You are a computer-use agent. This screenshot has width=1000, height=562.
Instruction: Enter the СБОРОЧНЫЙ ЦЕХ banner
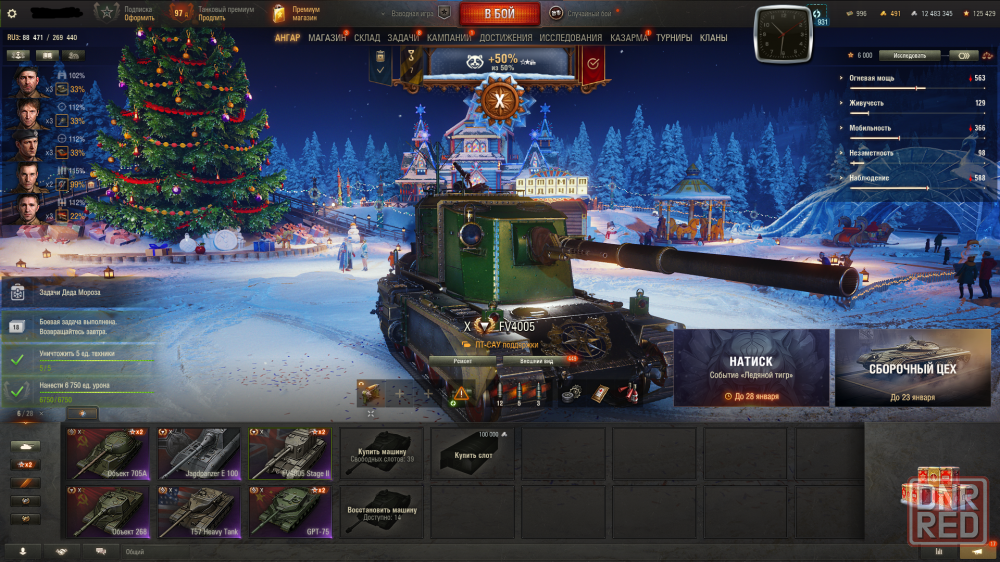tap(912, 367)
